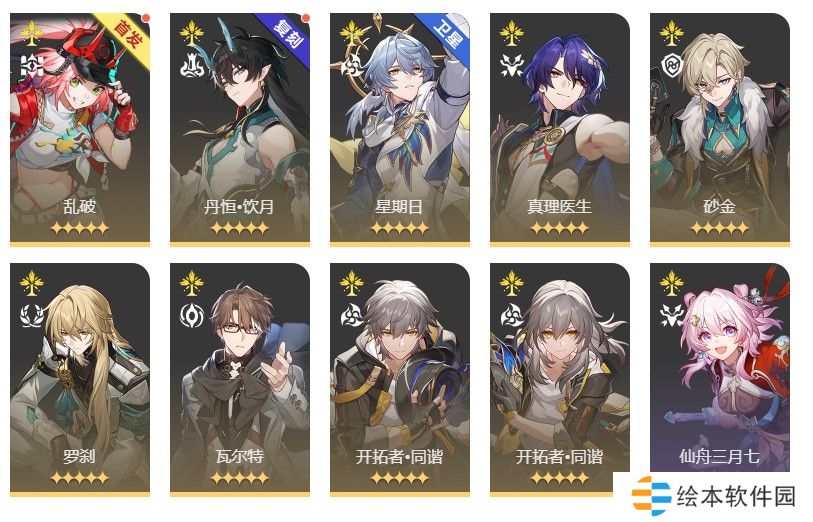Viewport: 813px width, 522px height.
Task: Choose the 丹恒•饮月 character card
Action: coord(240,128)
